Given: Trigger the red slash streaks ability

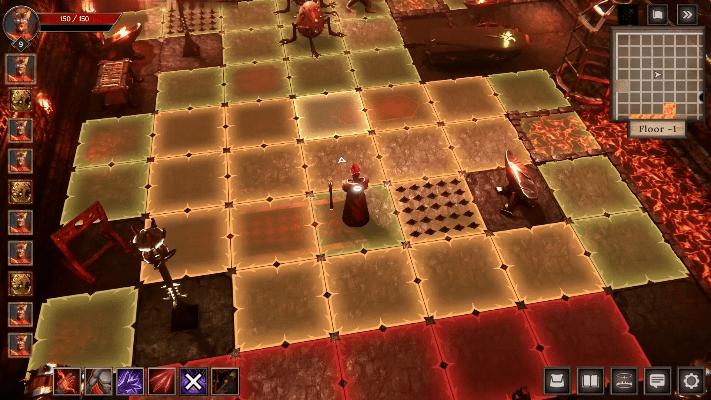Looking at the screenshot, I should (x=161, y=381).
